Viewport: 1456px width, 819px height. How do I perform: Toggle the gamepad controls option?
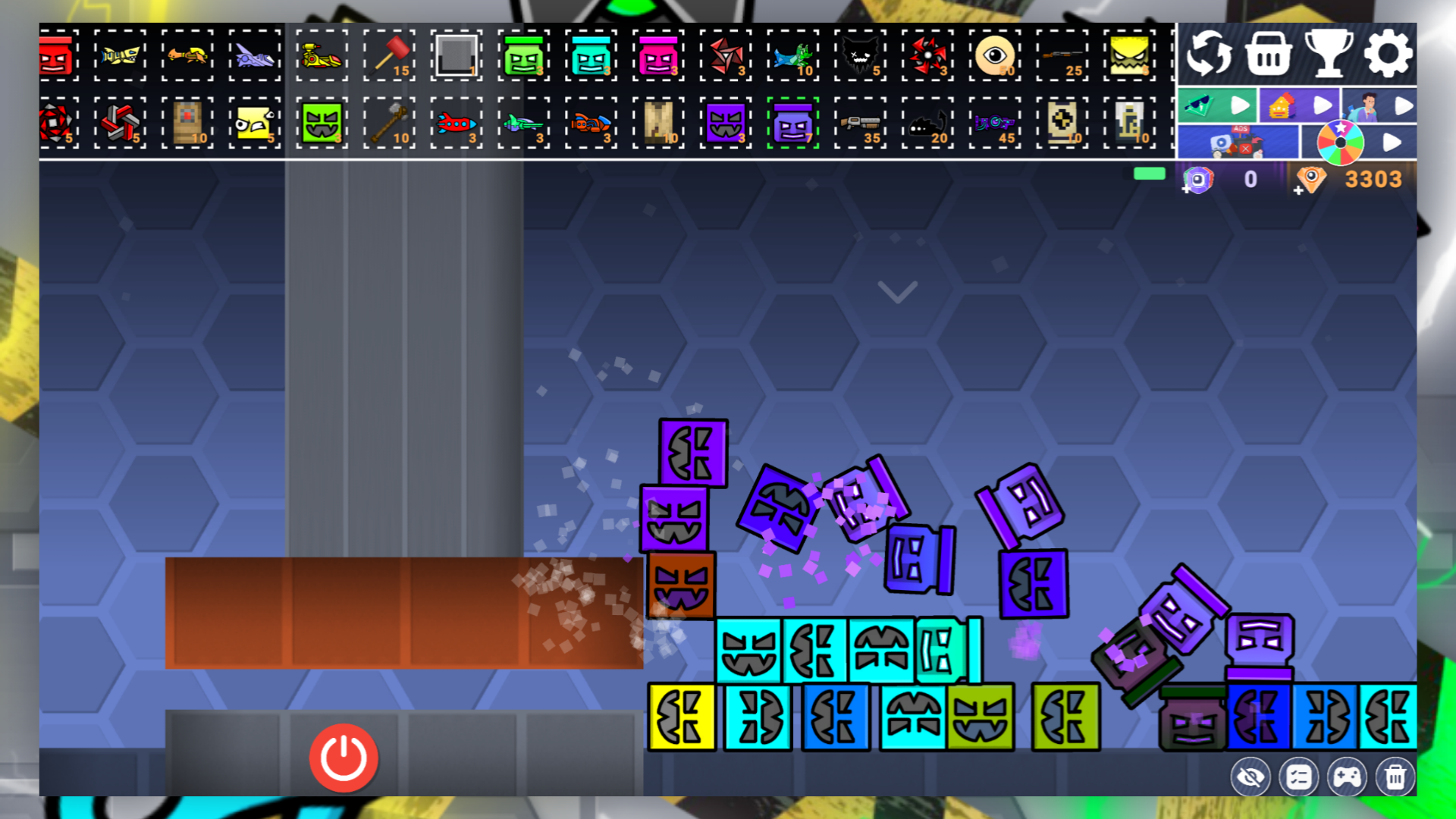1348,777
